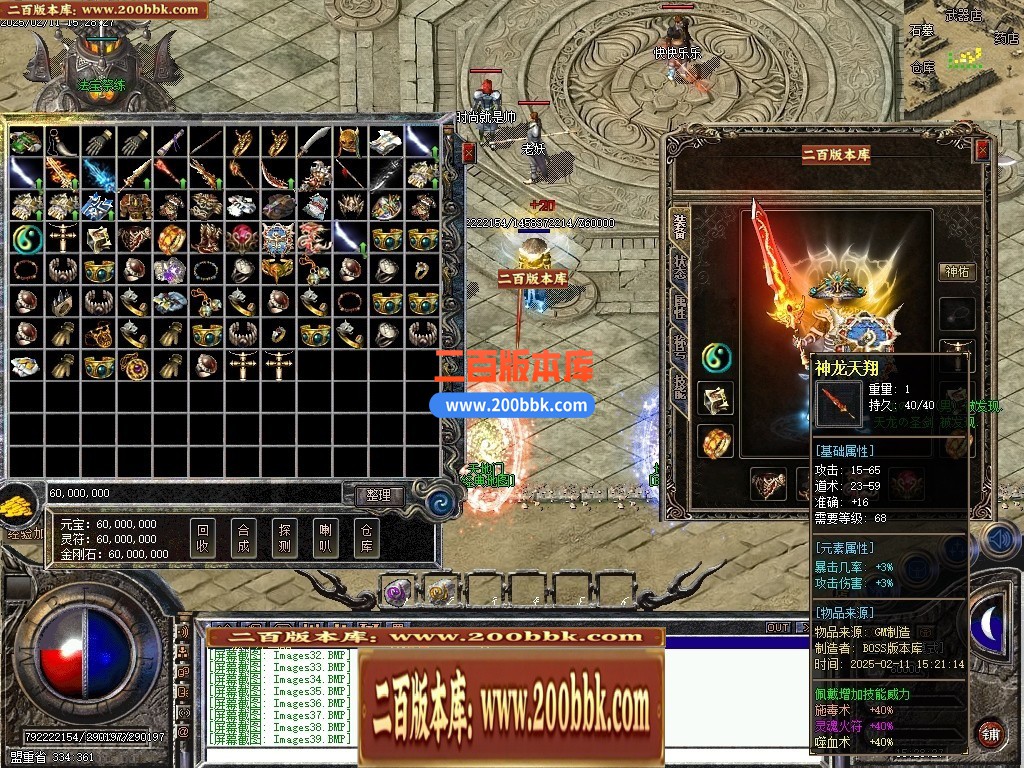
Task: Open the 合成 synthesis function
Action: tap(243, 539)
